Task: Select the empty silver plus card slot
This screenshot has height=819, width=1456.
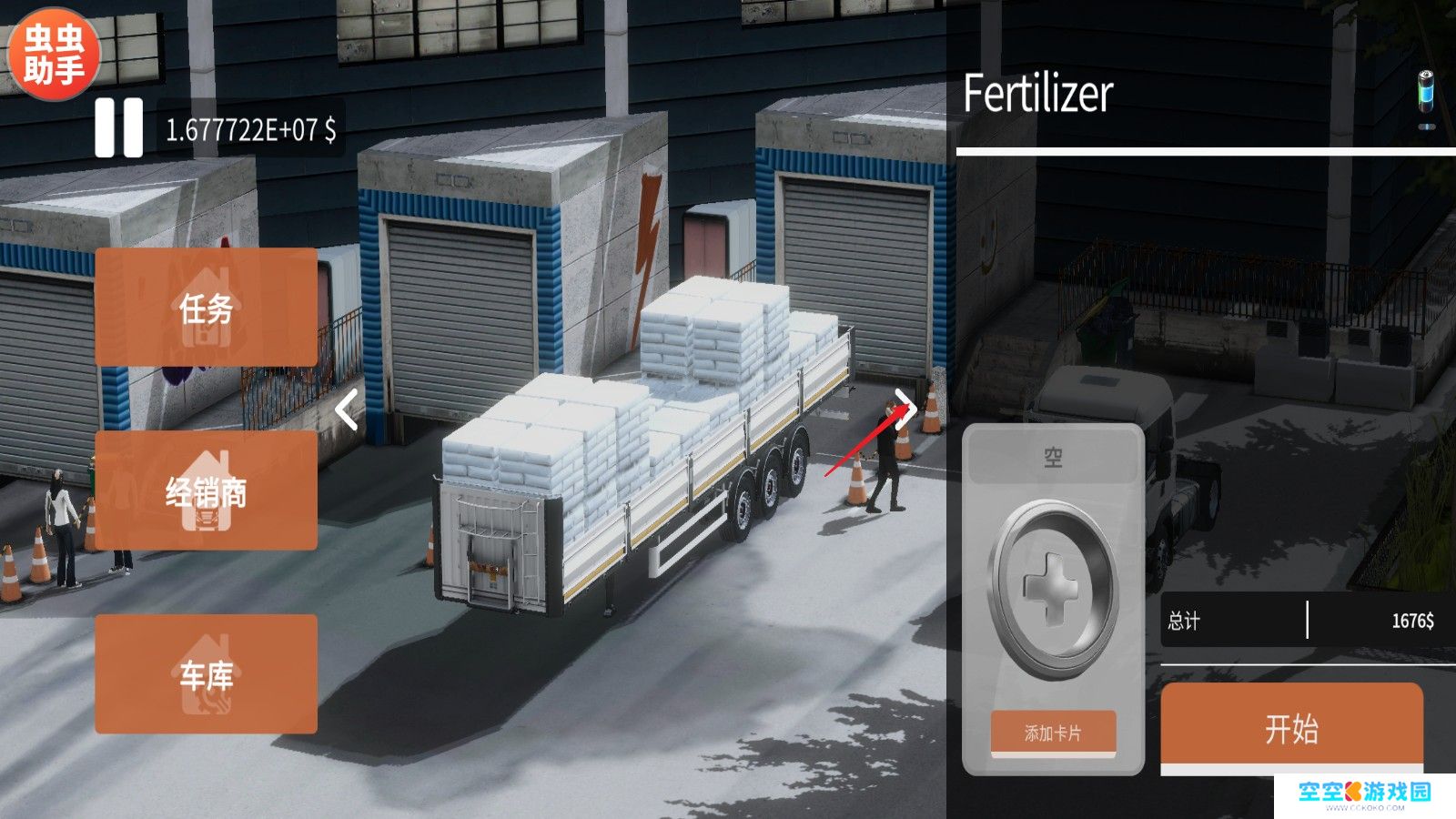Action: (1053, 589)
